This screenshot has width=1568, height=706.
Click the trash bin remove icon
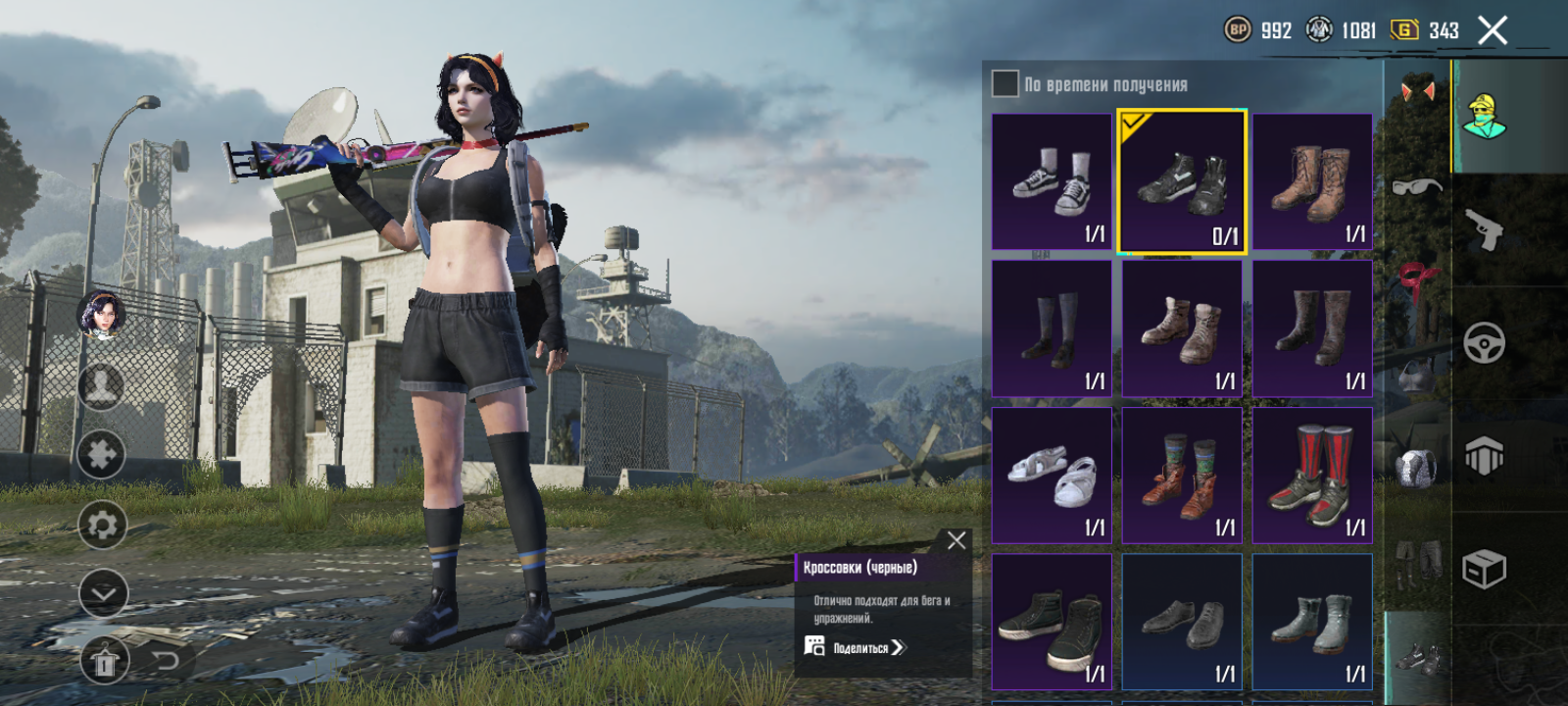104,664
